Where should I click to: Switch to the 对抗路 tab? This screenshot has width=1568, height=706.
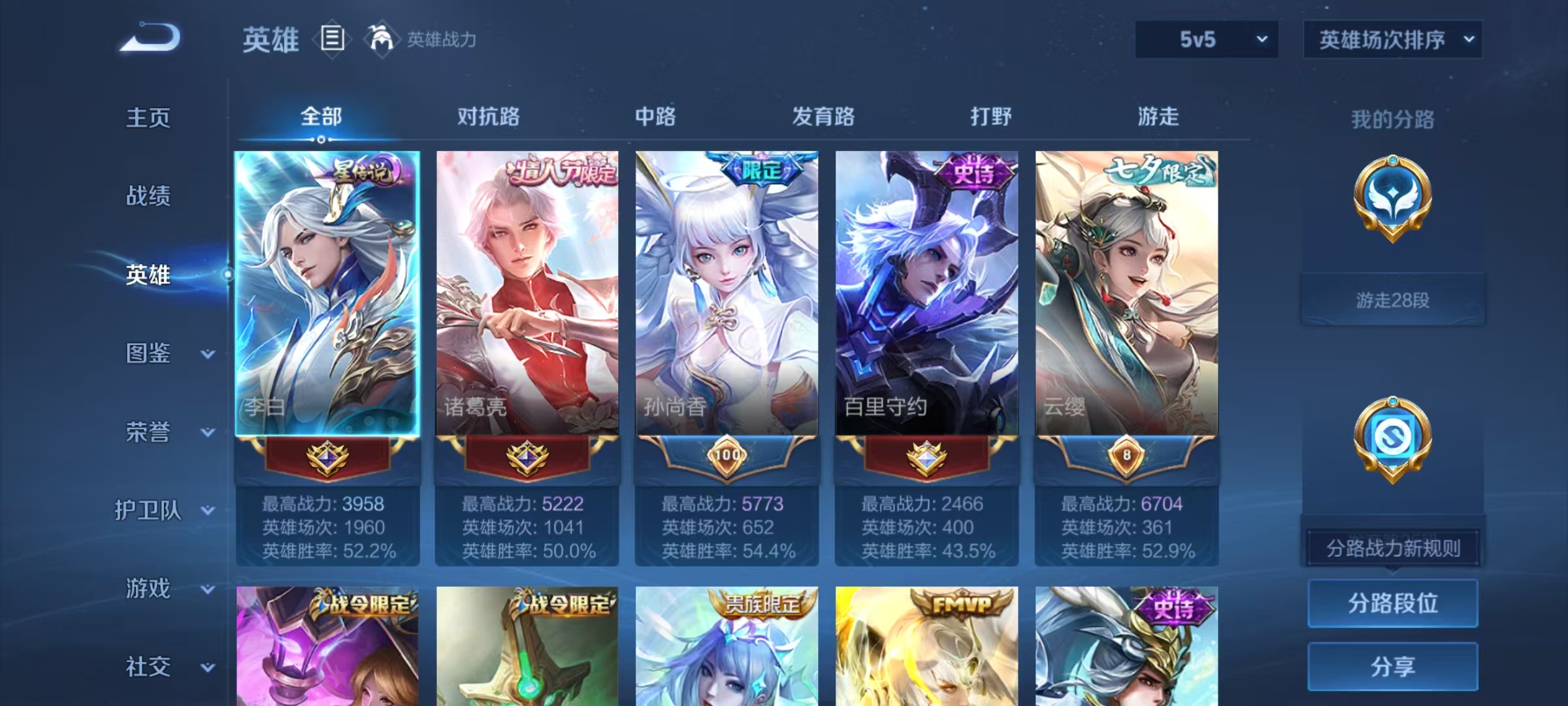point(487,118)
